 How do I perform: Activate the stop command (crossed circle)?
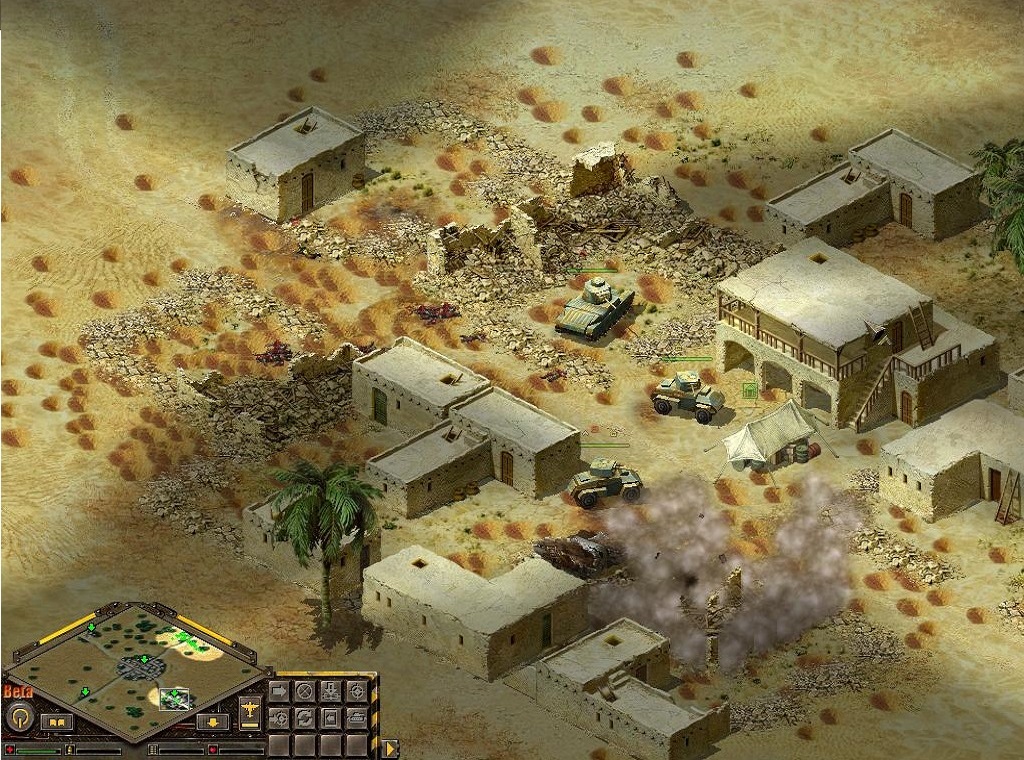[305, 691]
